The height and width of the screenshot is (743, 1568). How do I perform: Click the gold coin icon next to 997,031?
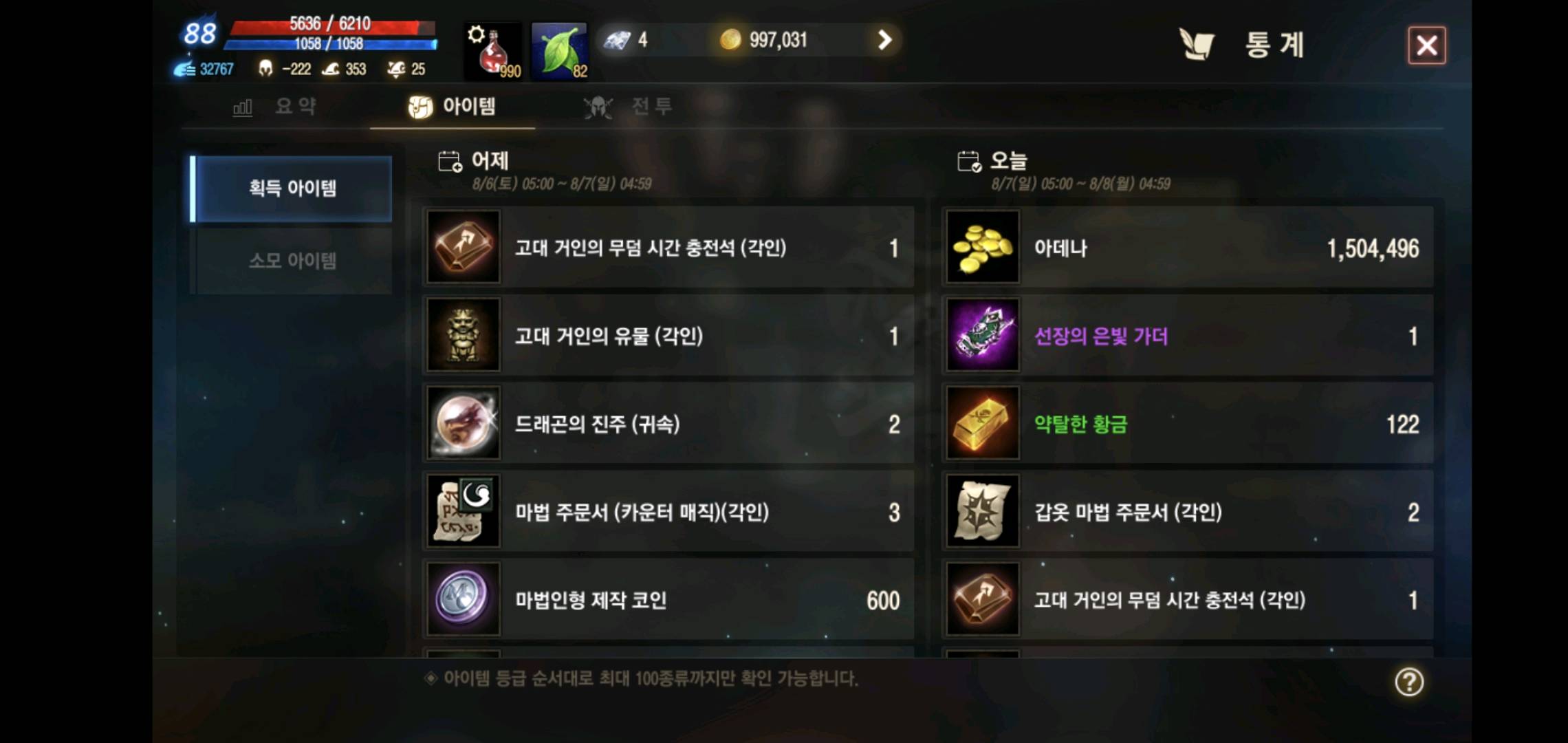tap(731, 40)
